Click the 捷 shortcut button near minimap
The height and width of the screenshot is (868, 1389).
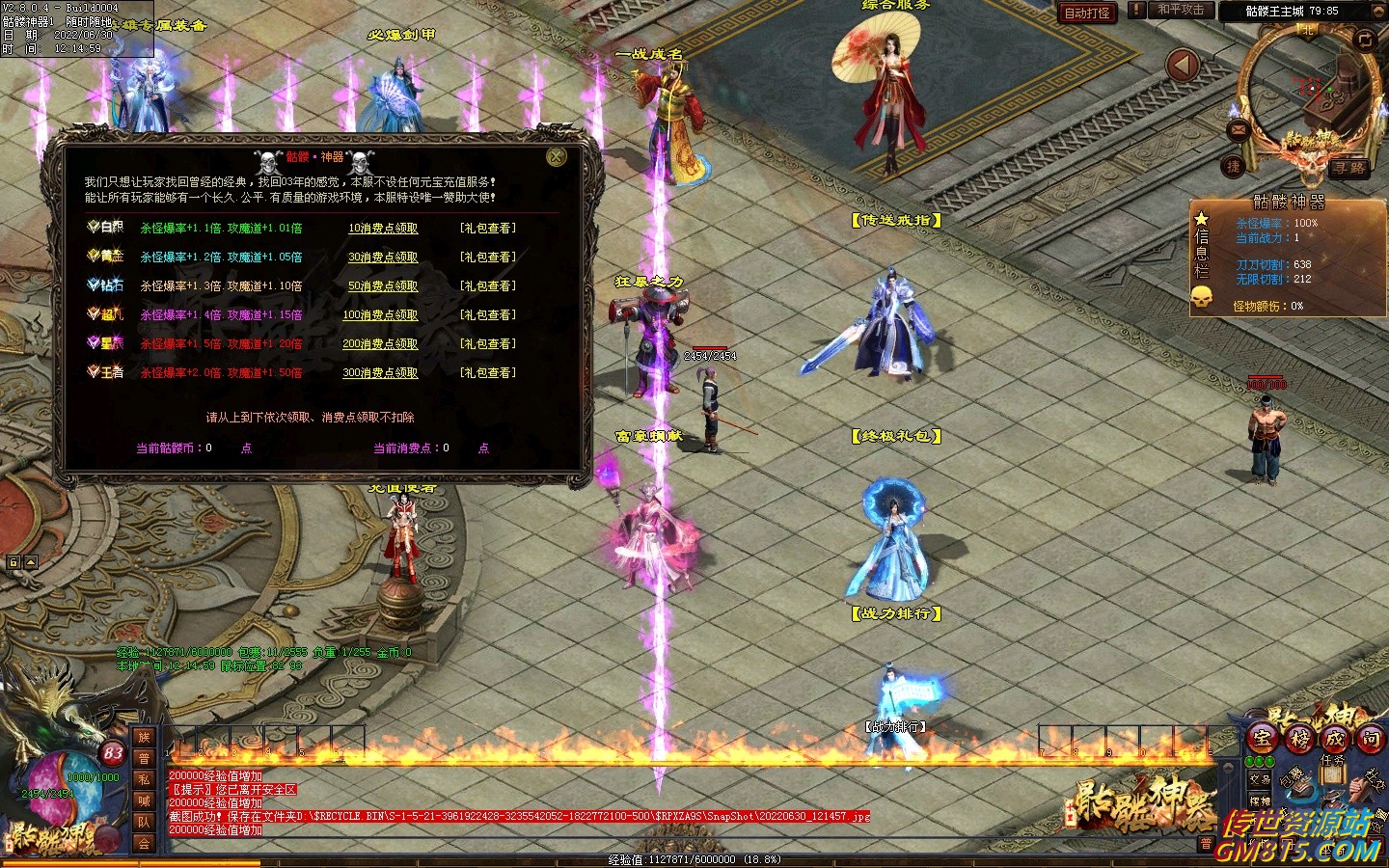(x=1234, y=167)
